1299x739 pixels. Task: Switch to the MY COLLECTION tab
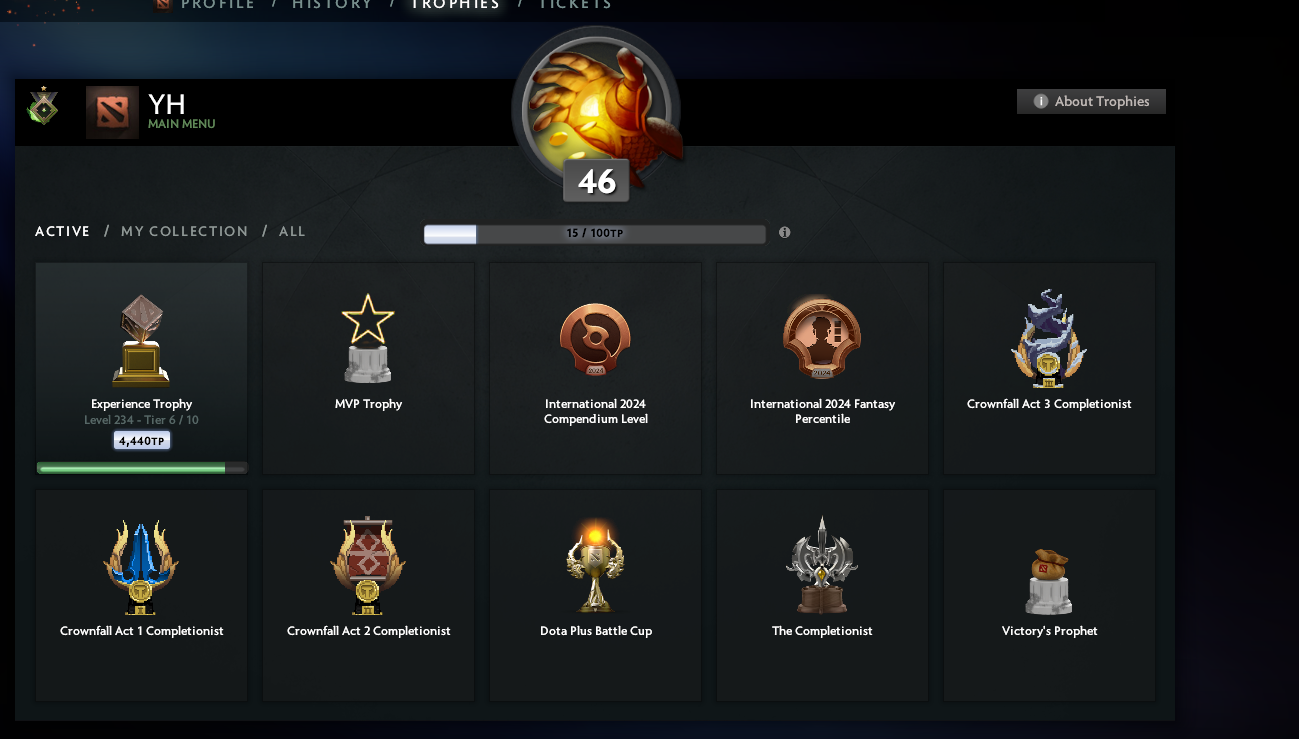[184, 231]
